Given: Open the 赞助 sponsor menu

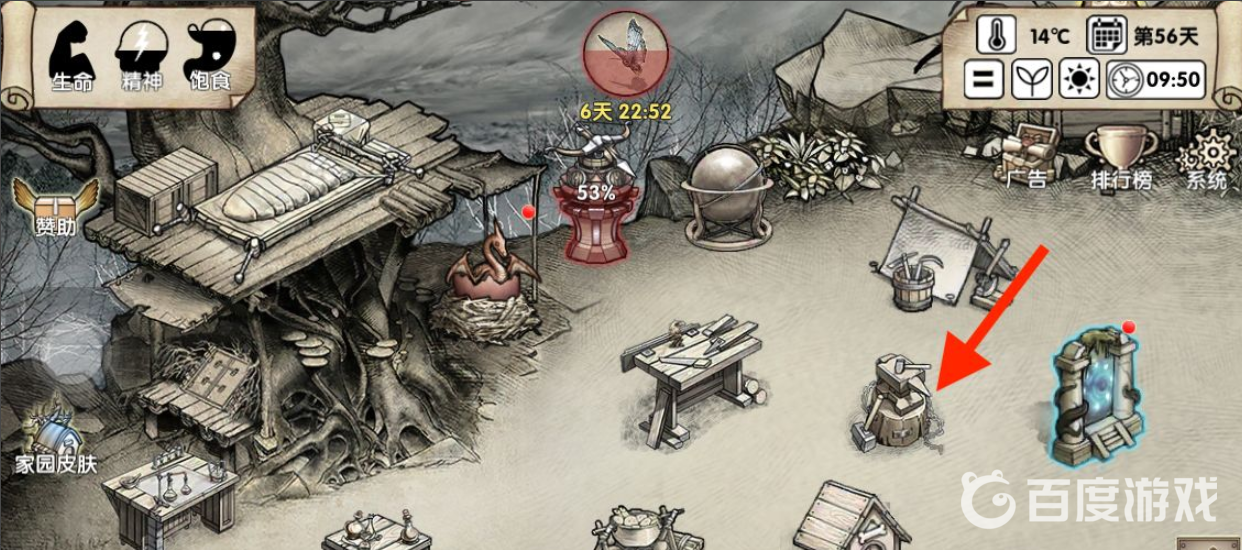Looking at the screenshot, I should (55, 205).
